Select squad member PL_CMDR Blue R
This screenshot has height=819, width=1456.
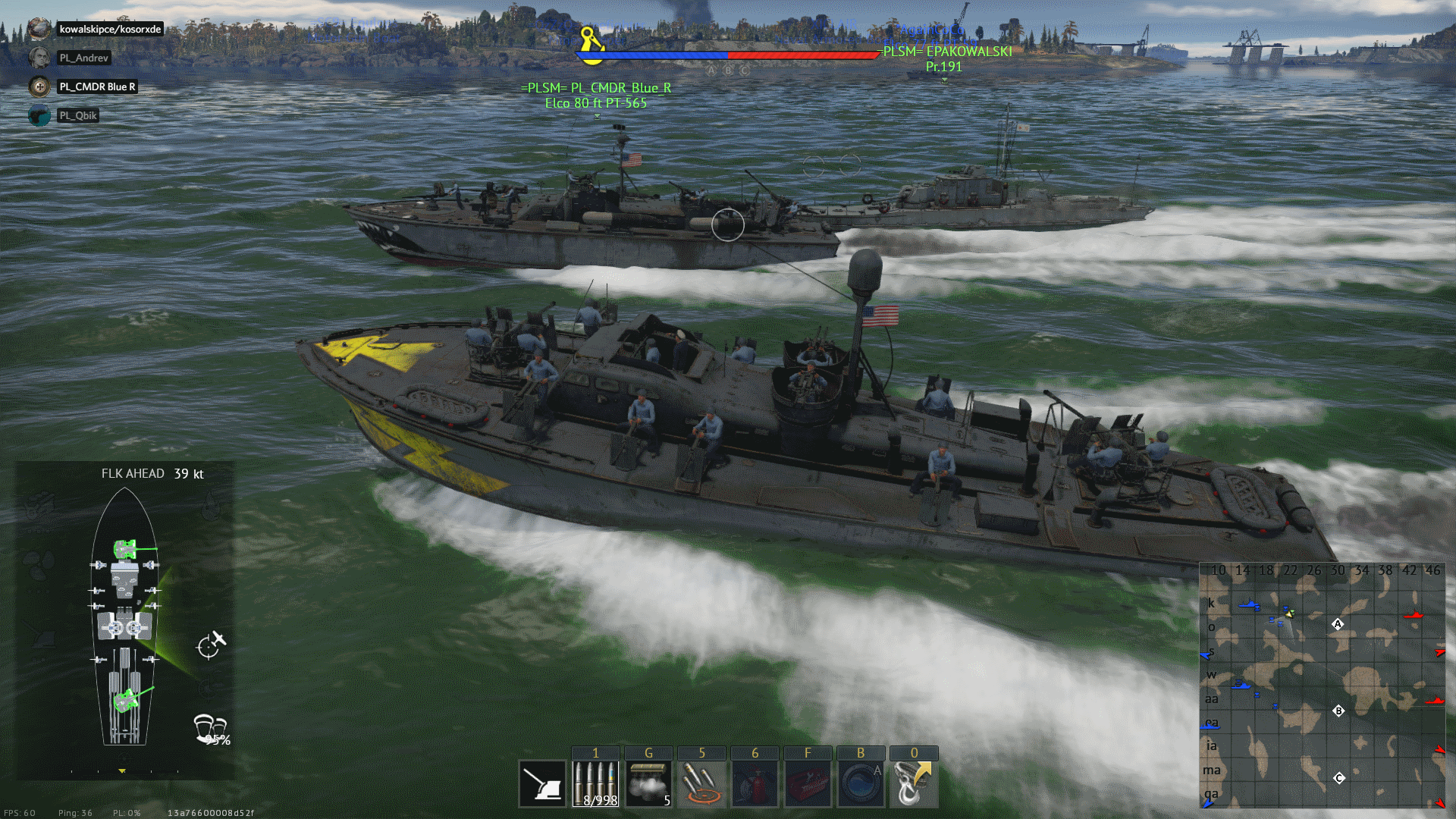[97, 86]
